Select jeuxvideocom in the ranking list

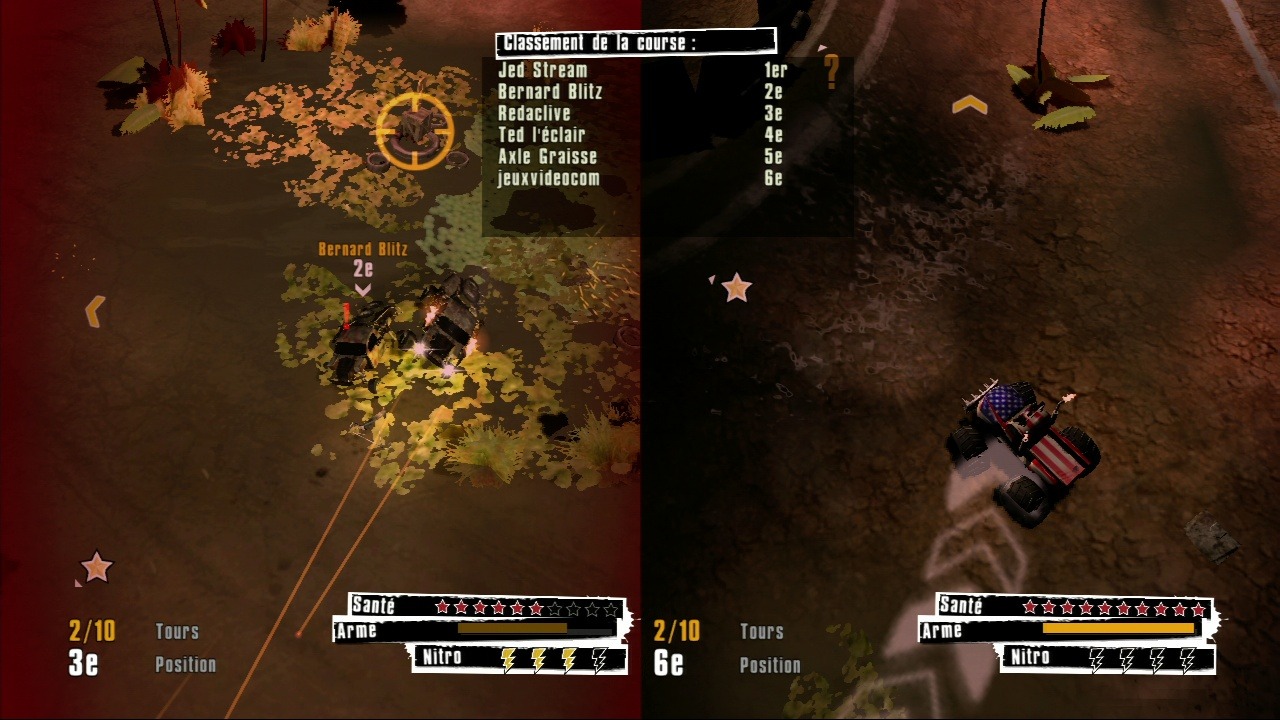tap(548, 179)
